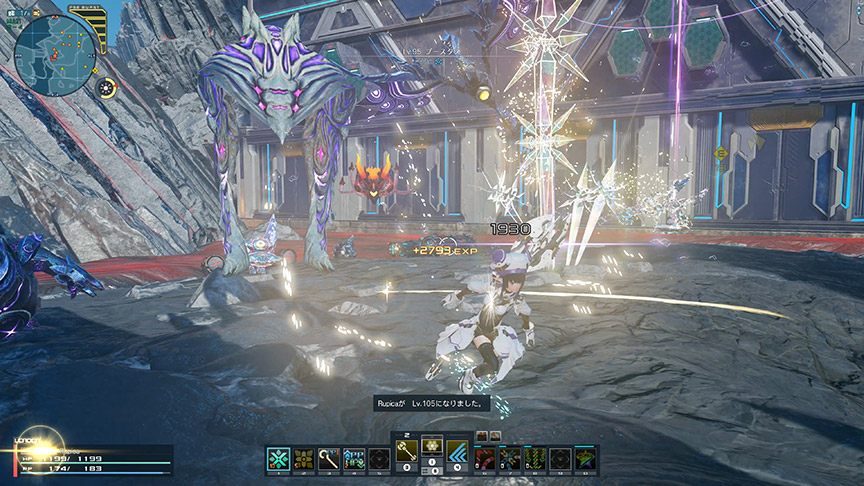Screen dimensions: 864x486
Task: Activate the golden flower skill icon
Action: [303, 459]
